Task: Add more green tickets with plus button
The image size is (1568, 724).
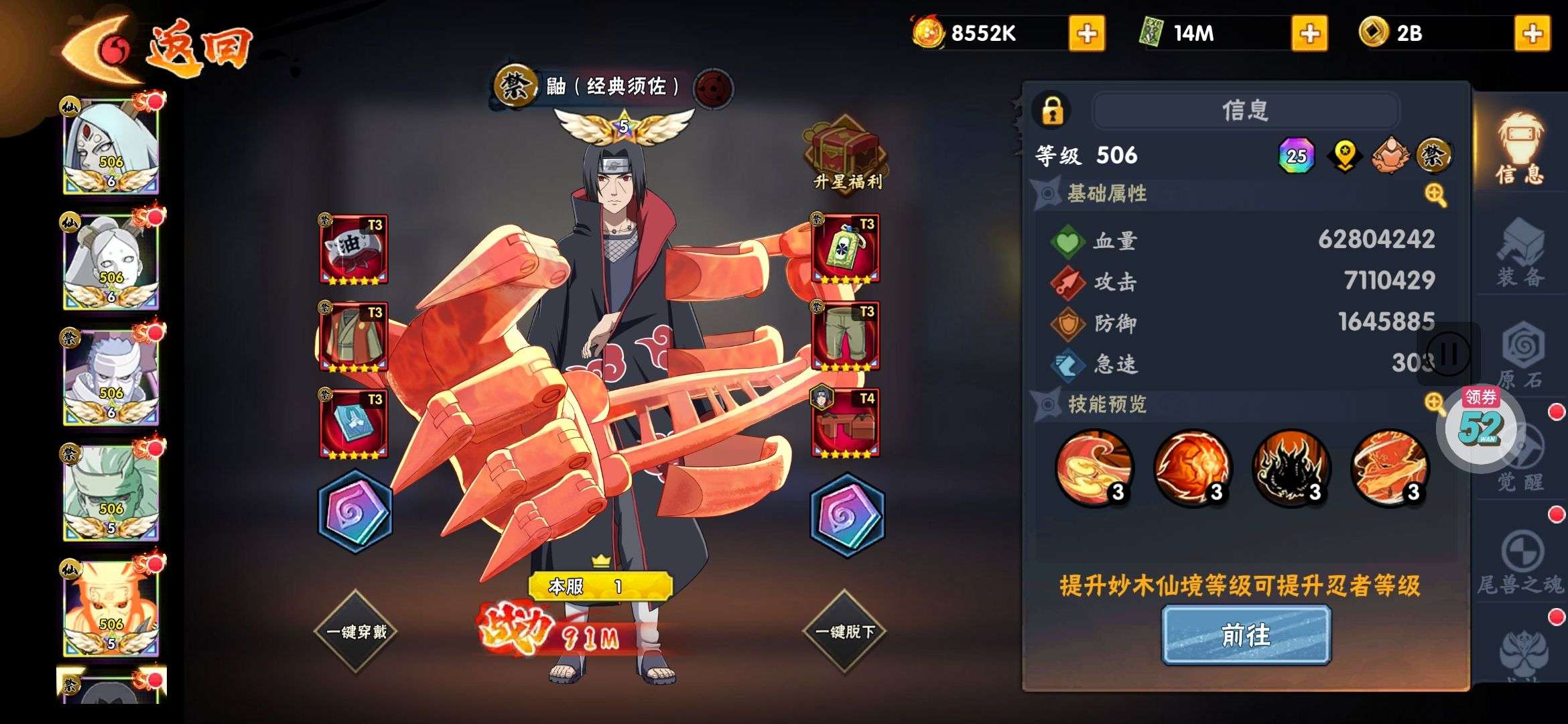Action: (1309, 34)
